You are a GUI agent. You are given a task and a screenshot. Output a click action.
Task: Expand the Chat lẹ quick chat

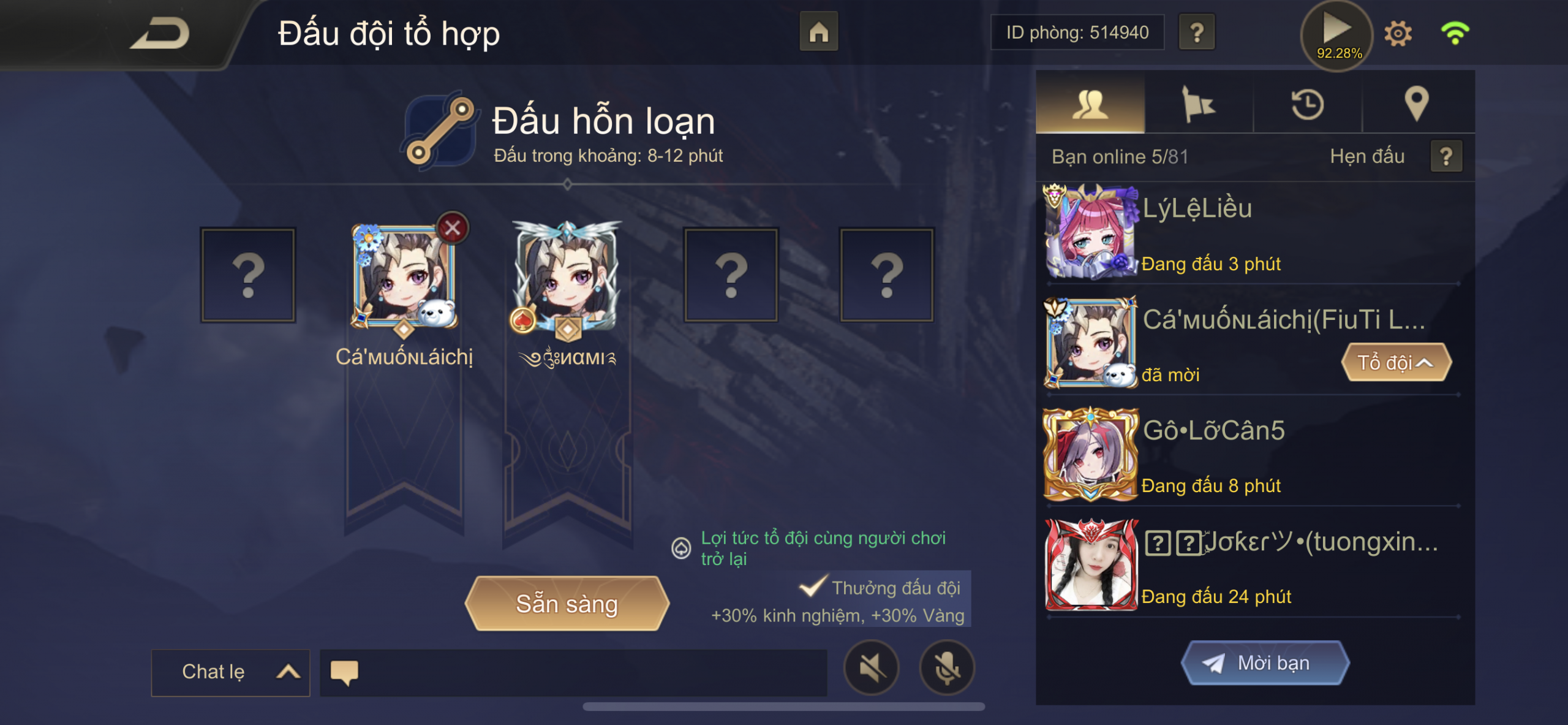[x=230, y=672]
